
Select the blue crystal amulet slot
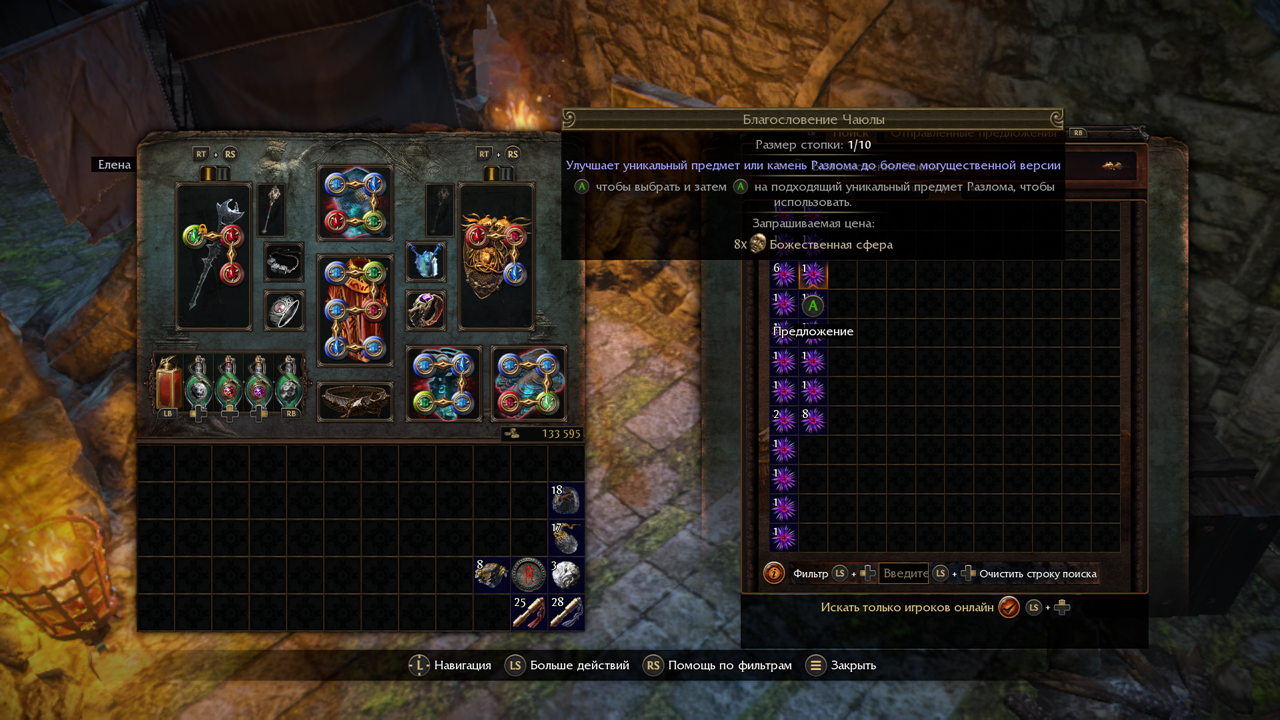coord(425,262)
